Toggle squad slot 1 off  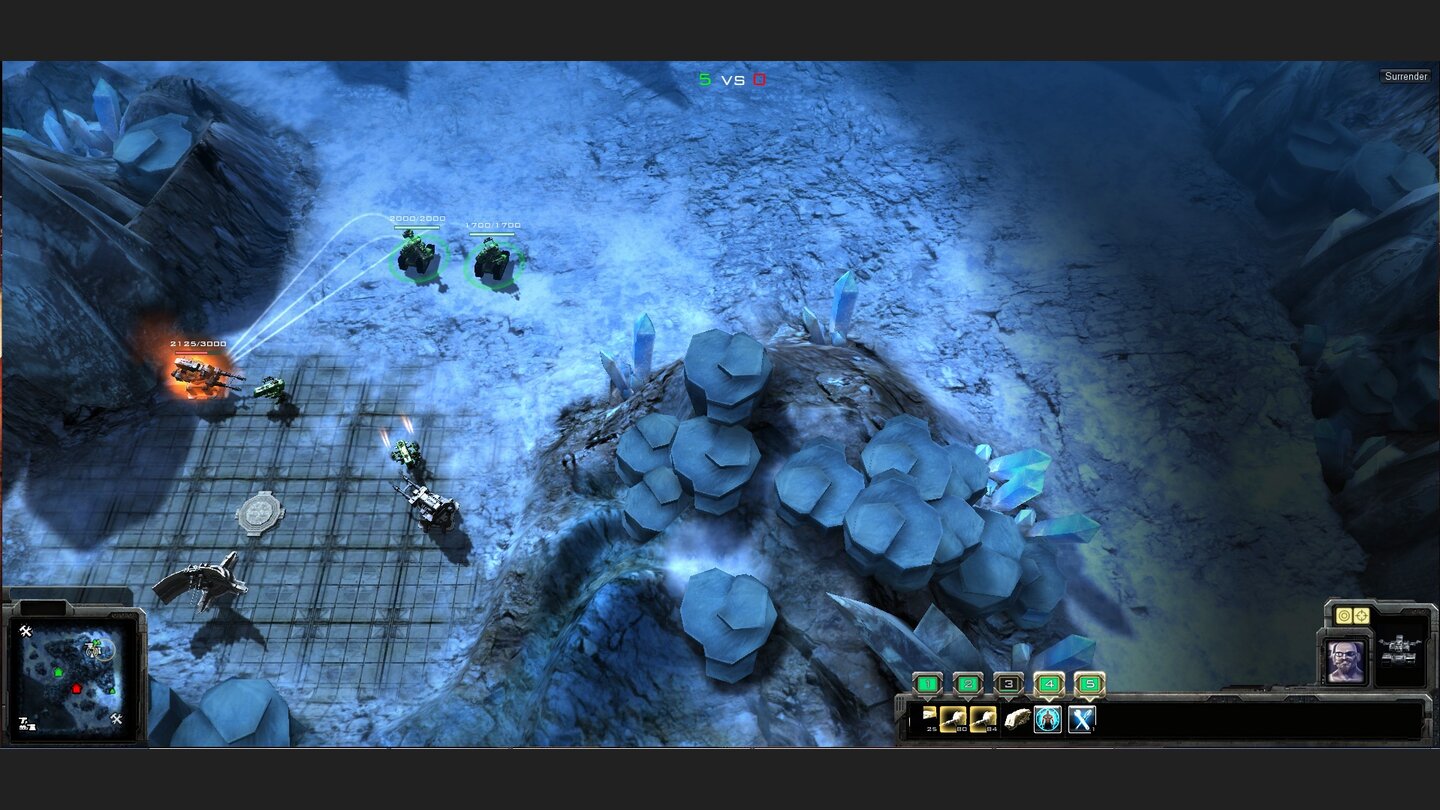[x=928, y=684]
